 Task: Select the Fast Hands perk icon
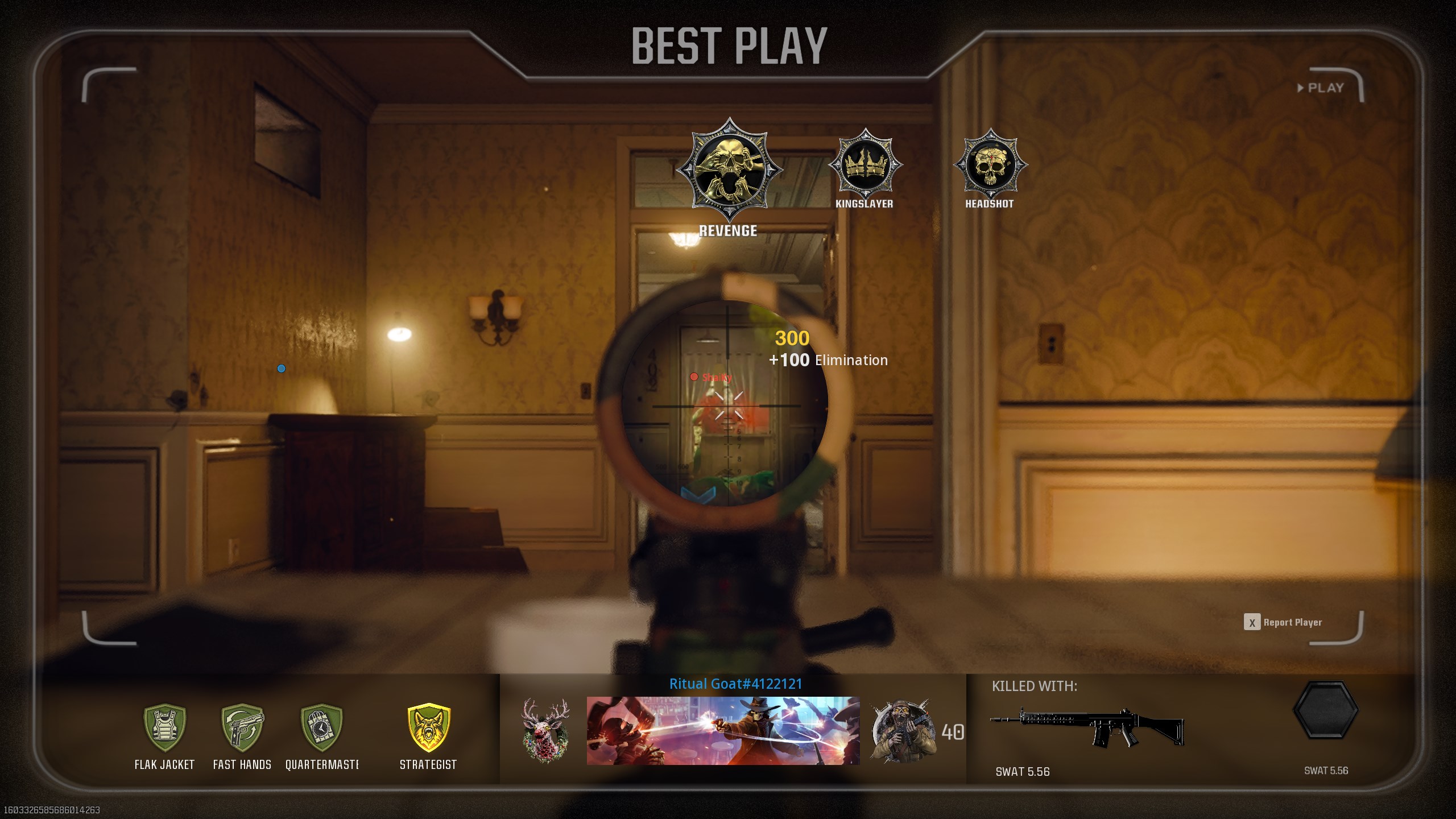coord(242,727)
